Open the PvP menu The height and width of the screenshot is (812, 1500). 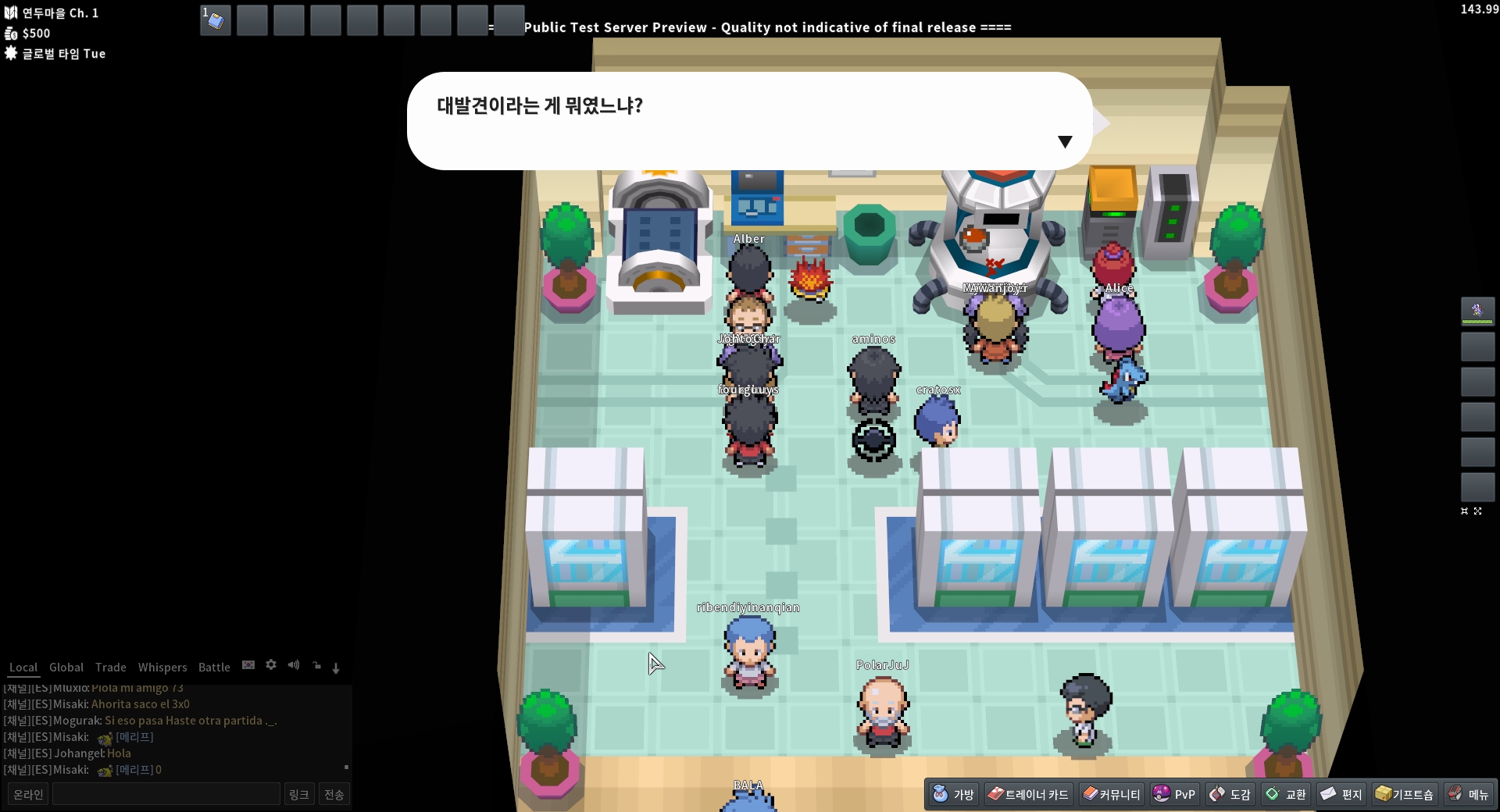1174,794
